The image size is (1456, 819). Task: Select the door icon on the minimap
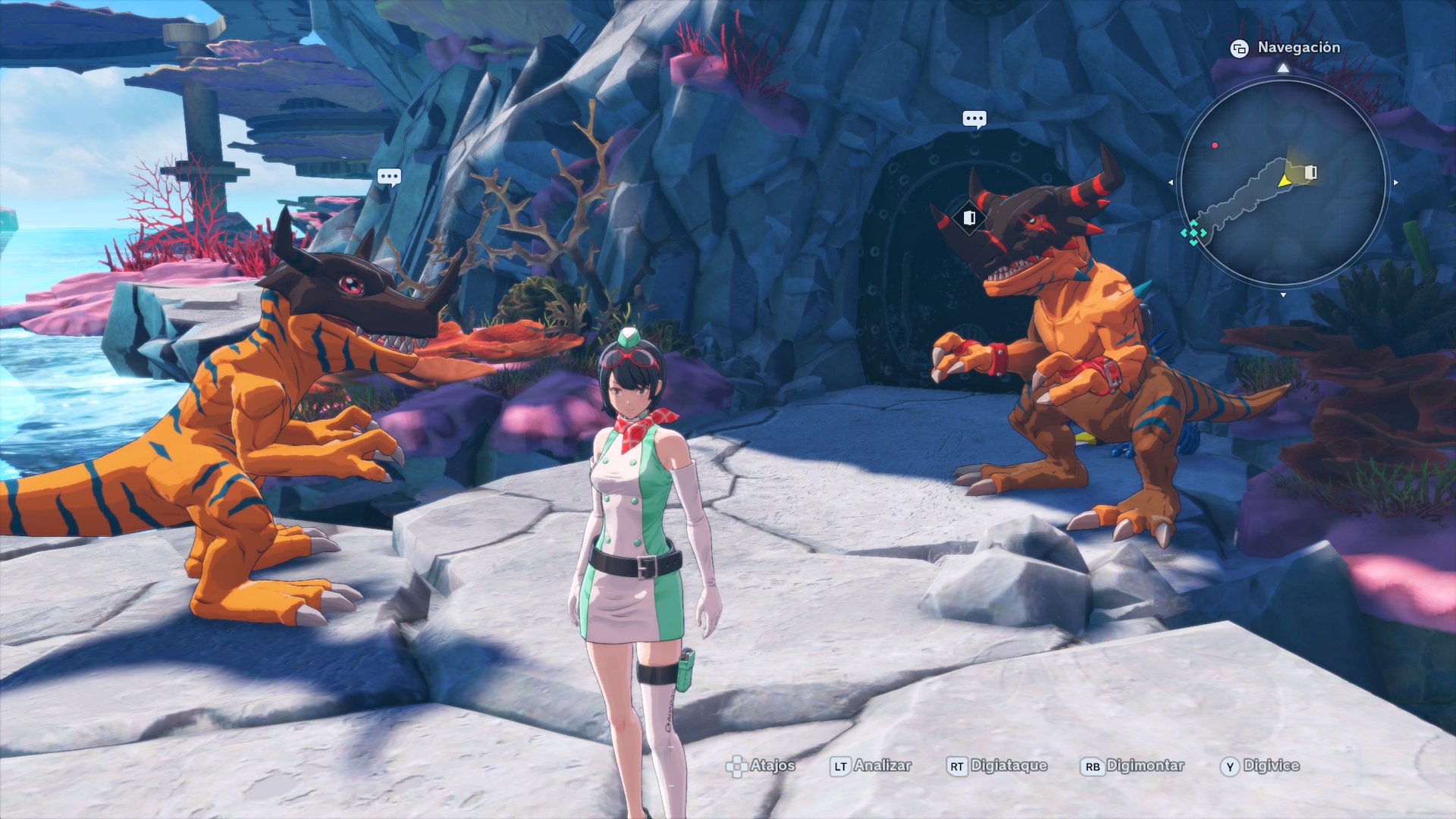tap(1310, 173)
